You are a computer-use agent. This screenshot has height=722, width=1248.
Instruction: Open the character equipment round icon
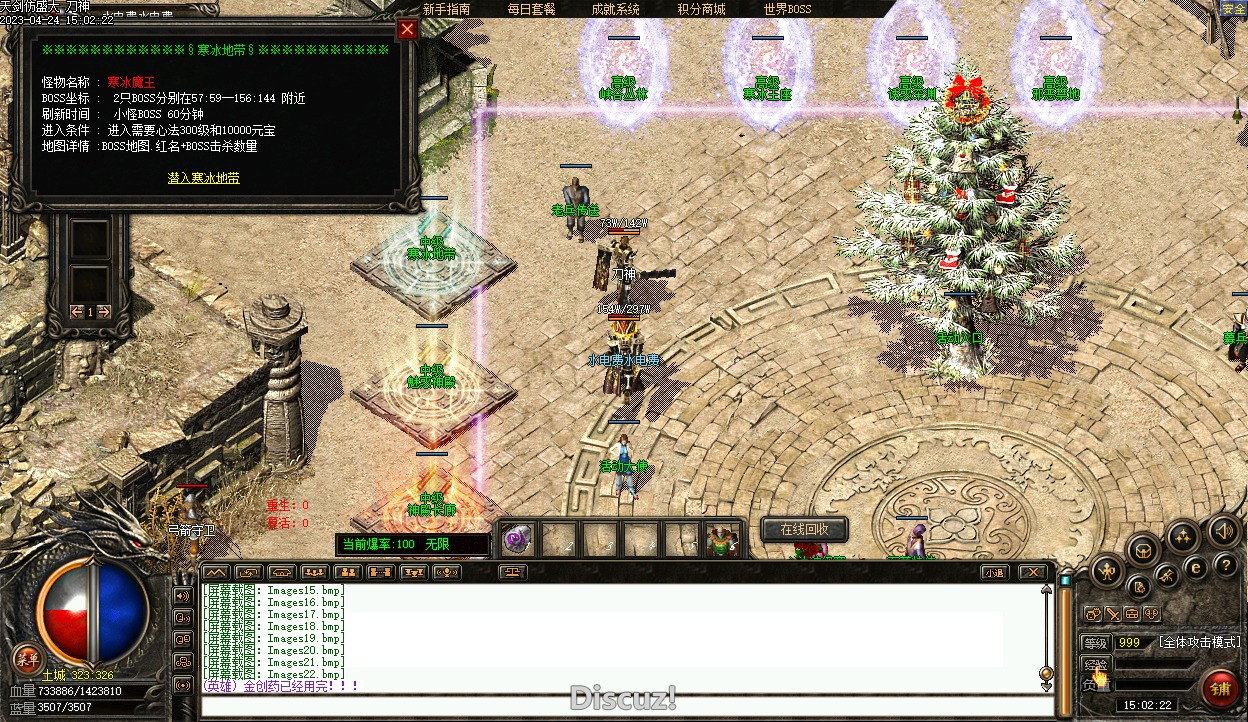1107,572
